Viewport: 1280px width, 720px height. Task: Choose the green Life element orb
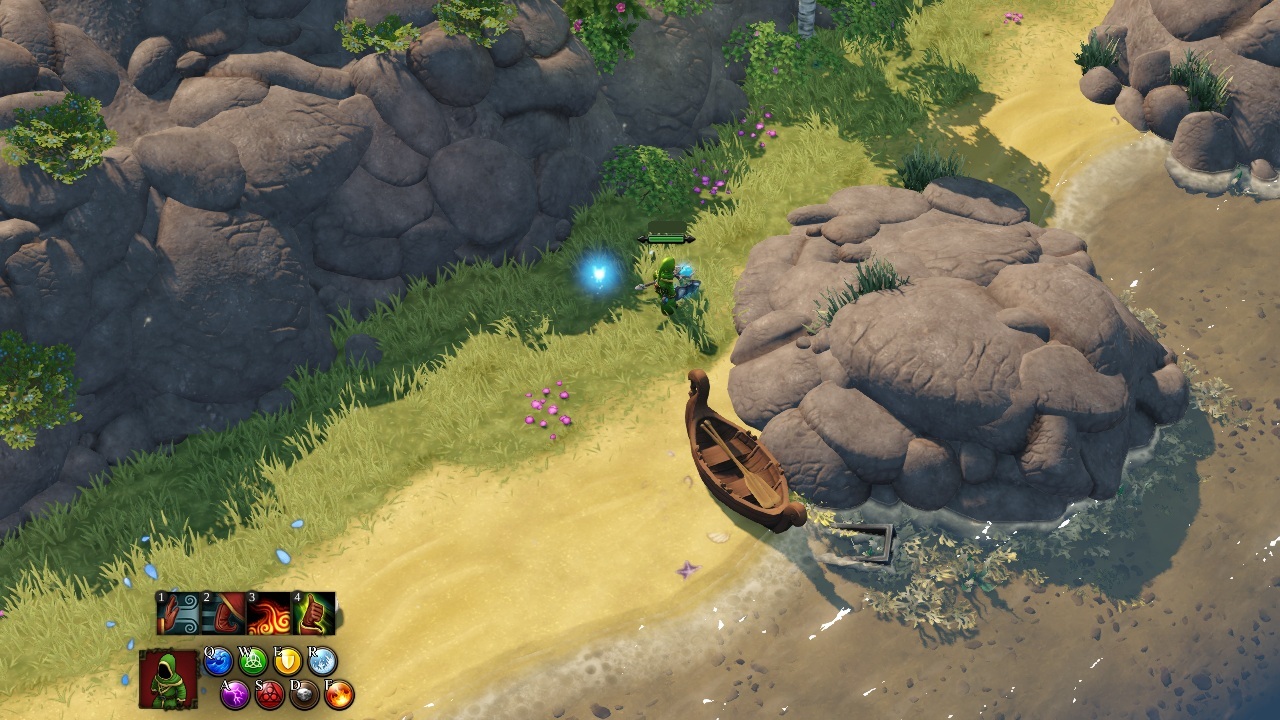(253, 661)
